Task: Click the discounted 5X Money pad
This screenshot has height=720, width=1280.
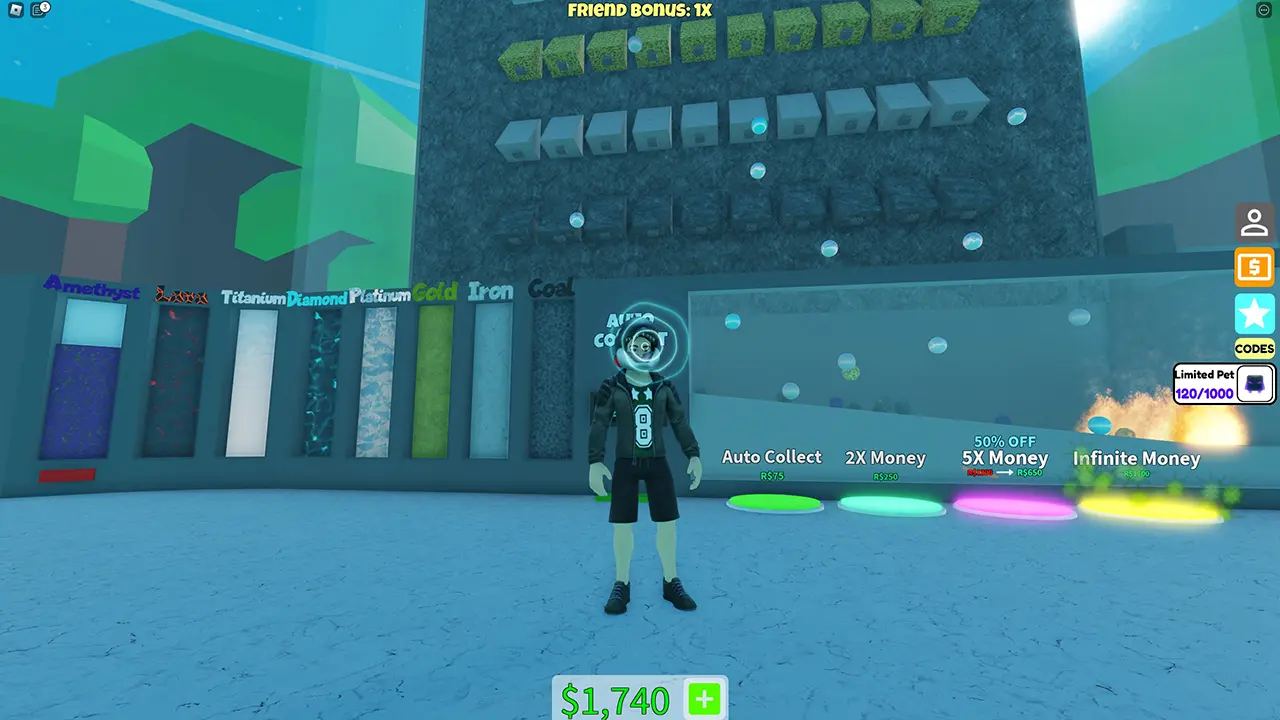Action: (1012, 508)
